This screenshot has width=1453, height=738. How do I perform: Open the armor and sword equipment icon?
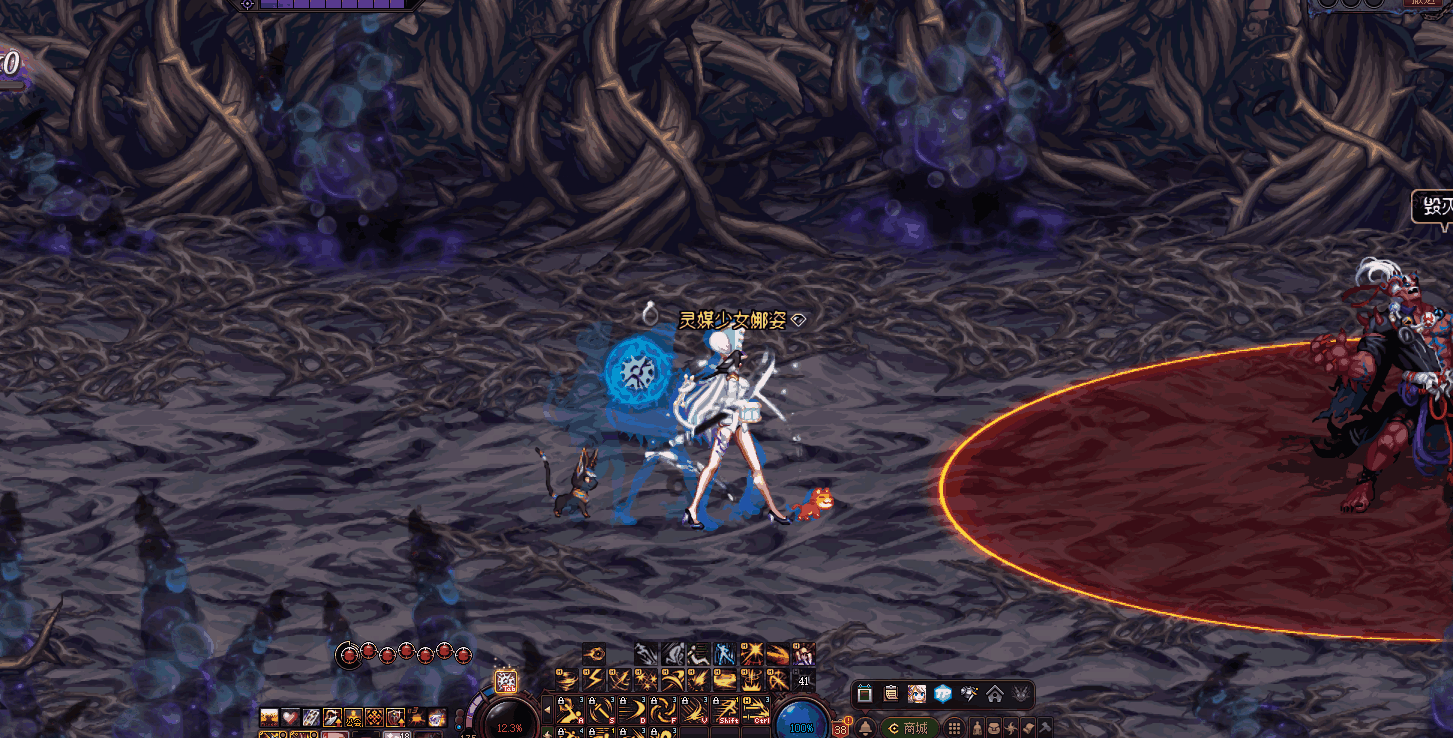(969, 694)
